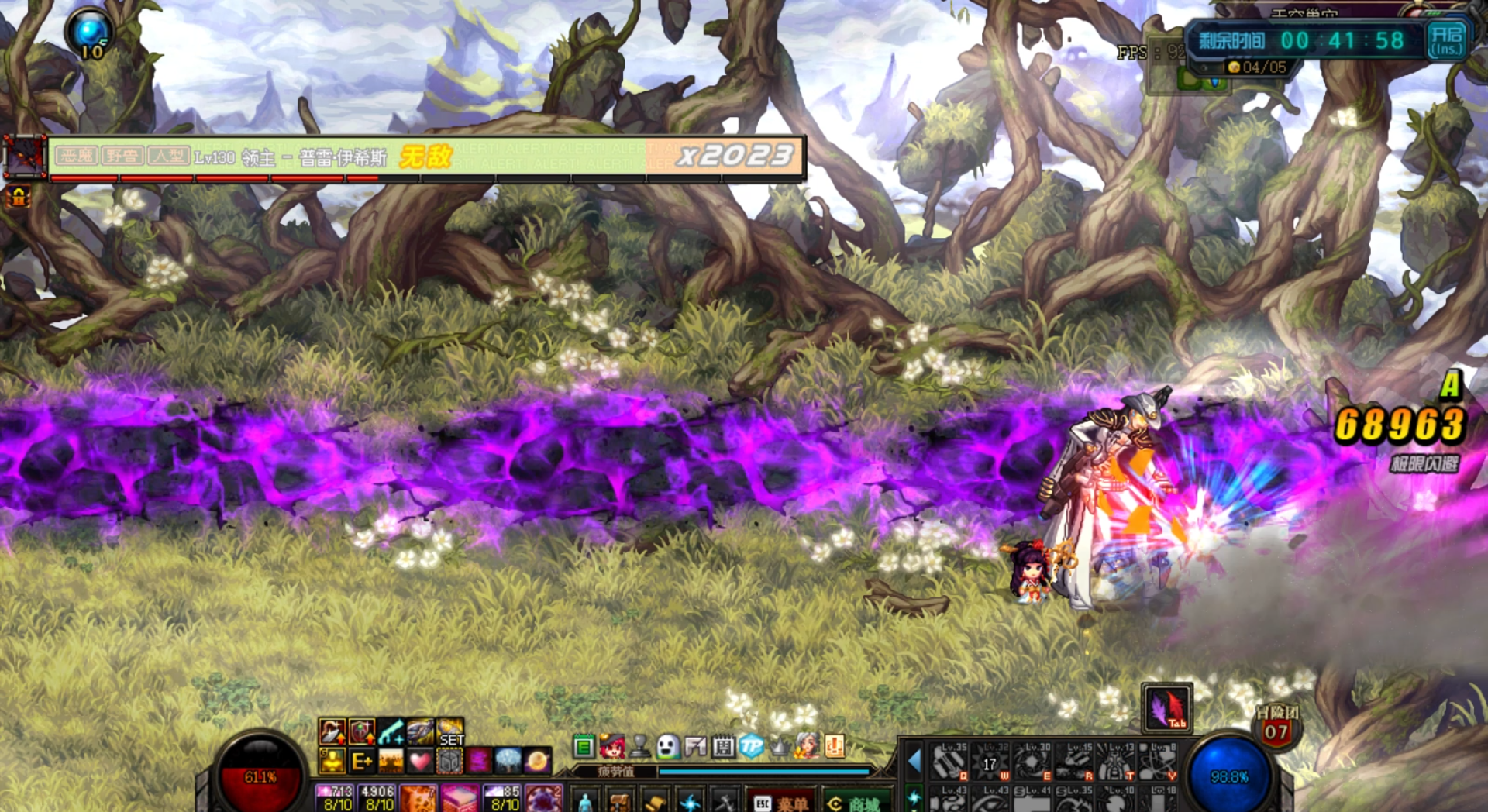Use the consumable slot showing 4906
The height and width of the screenshot is (812, 1488).
point(378,798)
